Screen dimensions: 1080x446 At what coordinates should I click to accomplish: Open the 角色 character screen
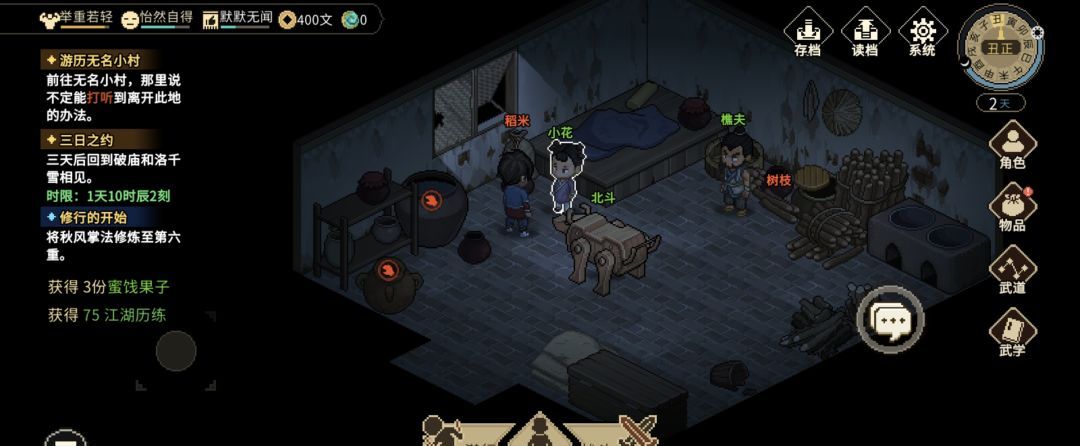1012,143
